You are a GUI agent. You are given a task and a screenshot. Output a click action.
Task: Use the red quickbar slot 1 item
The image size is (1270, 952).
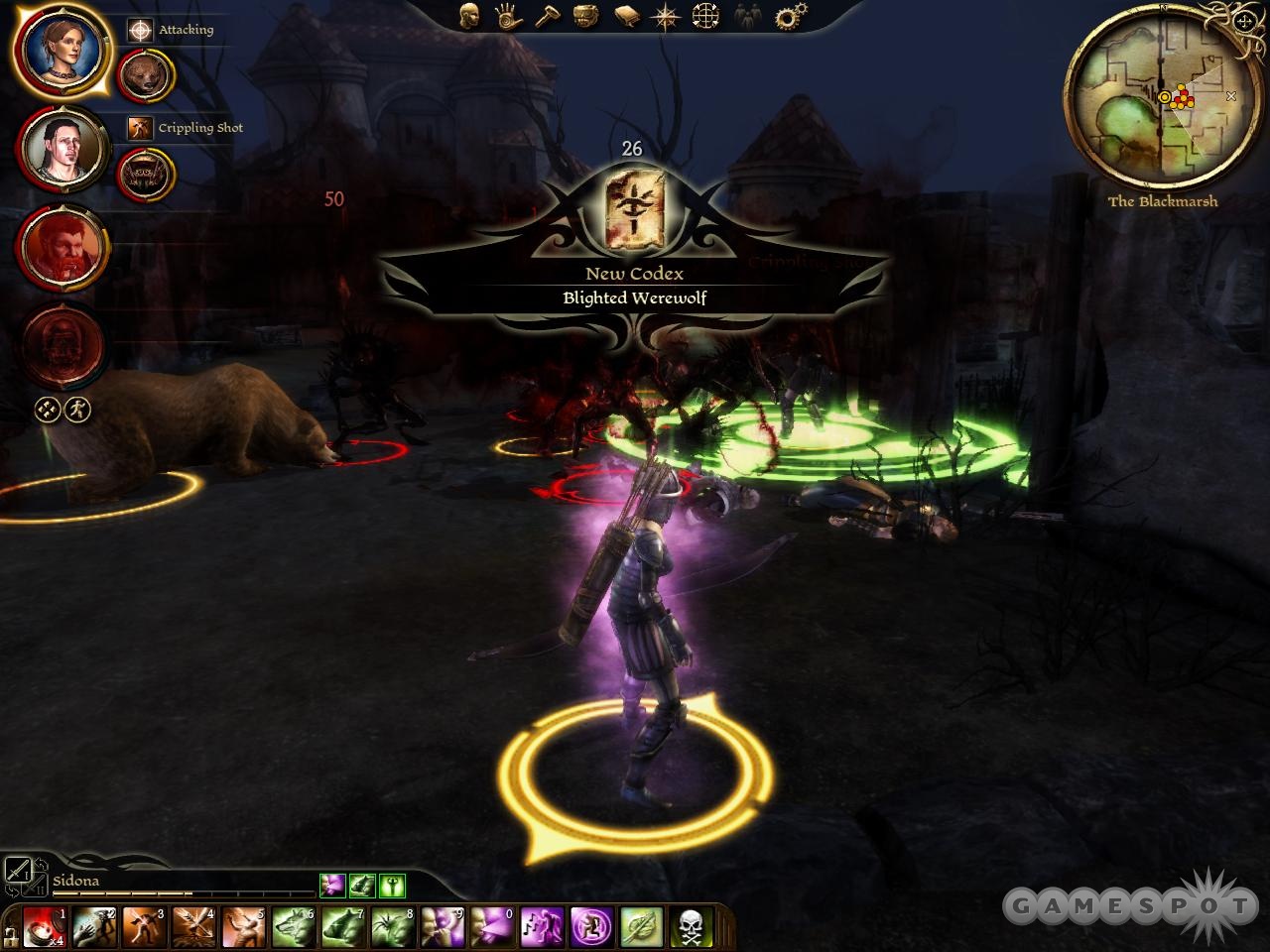45,926
